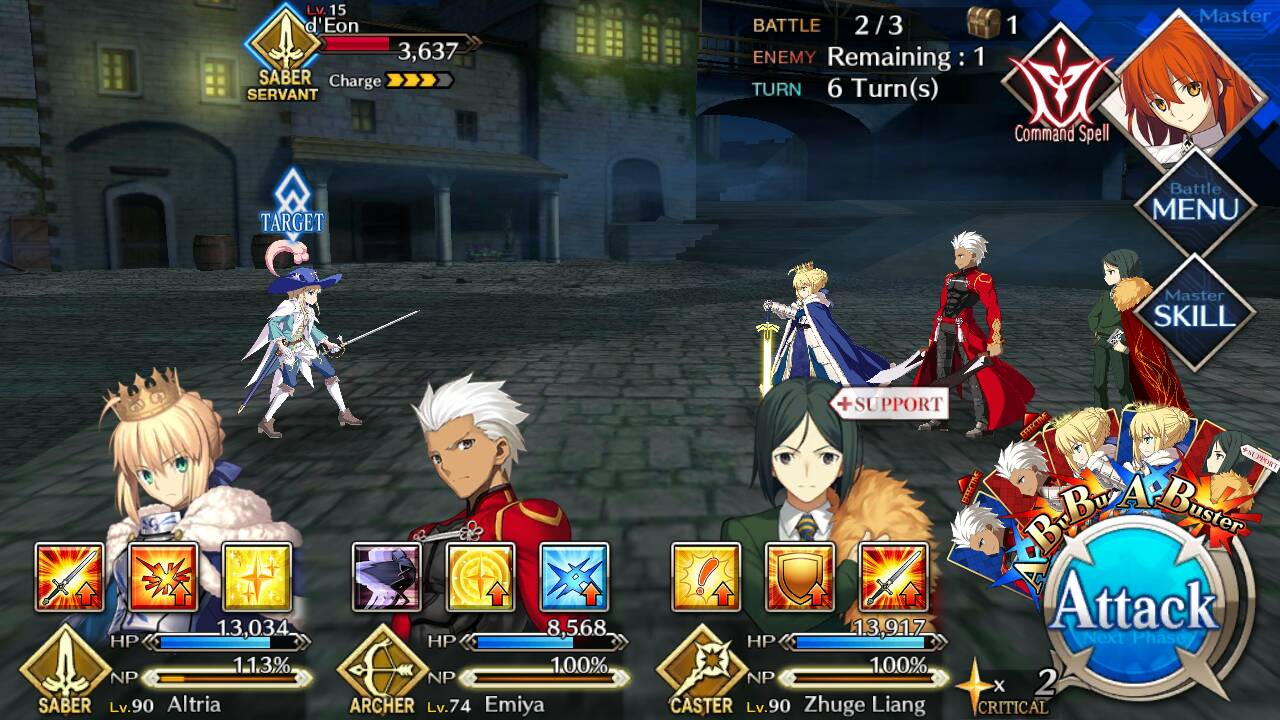The width and height of the screenshot is (1280, 720).
Task: Activate Altria's sword attack-up skill
Action: [x=69, y=577]
